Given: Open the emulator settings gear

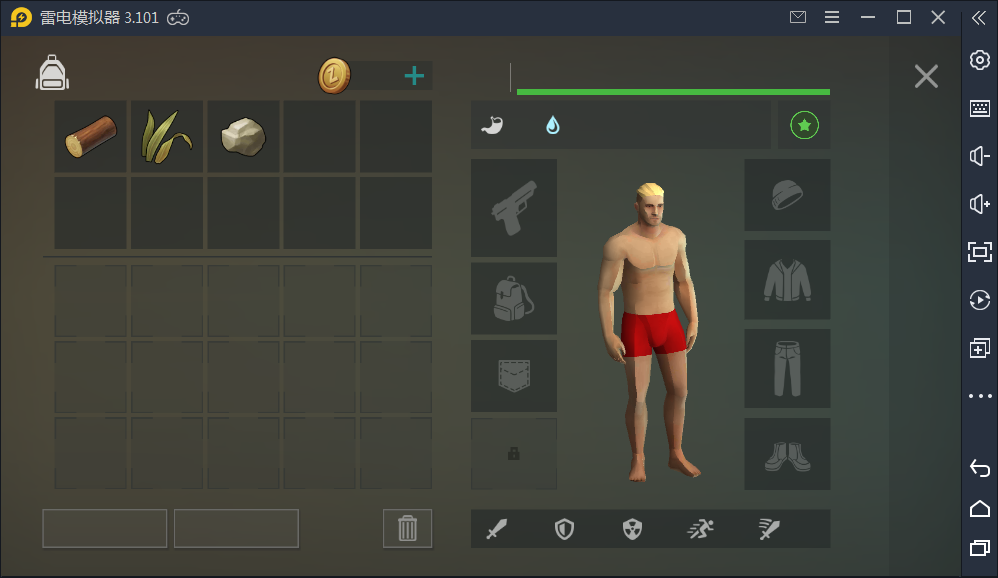Looking at the screenshot, I should (980, 60).
